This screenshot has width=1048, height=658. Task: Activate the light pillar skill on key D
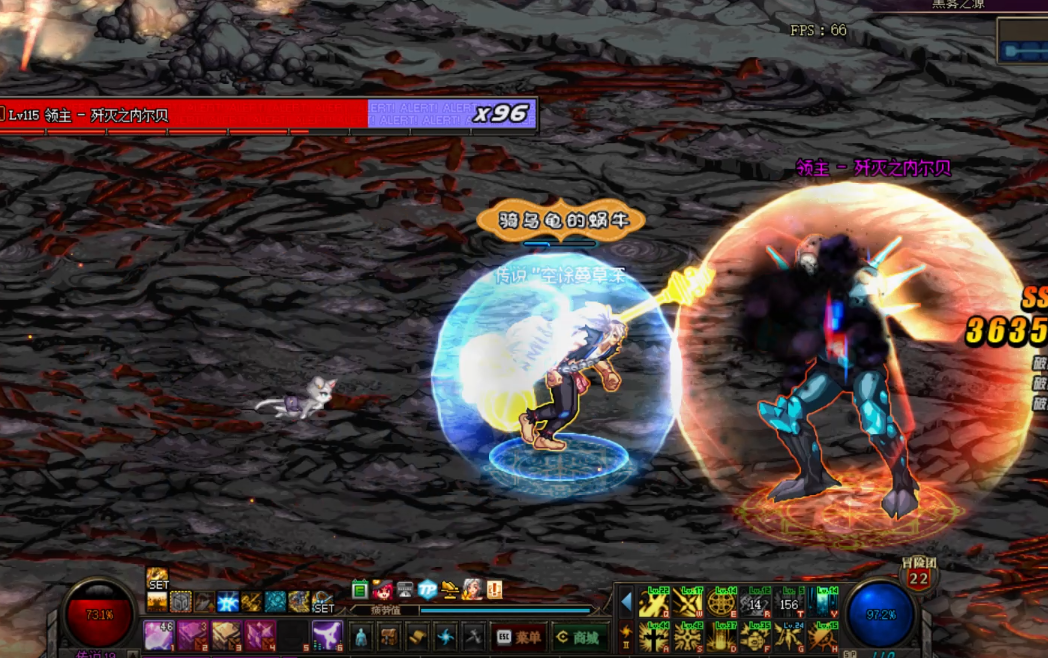722,637
